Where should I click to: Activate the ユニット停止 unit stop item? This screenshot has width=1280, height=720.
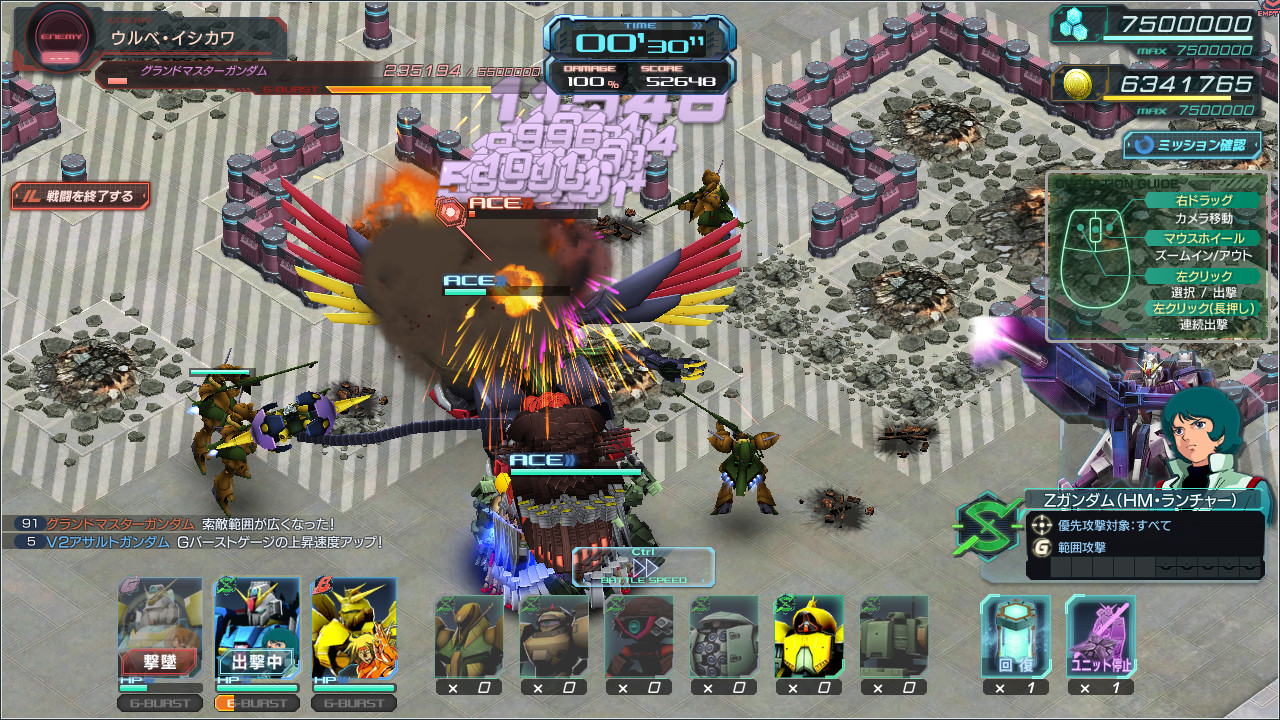tap(1100, 636)
